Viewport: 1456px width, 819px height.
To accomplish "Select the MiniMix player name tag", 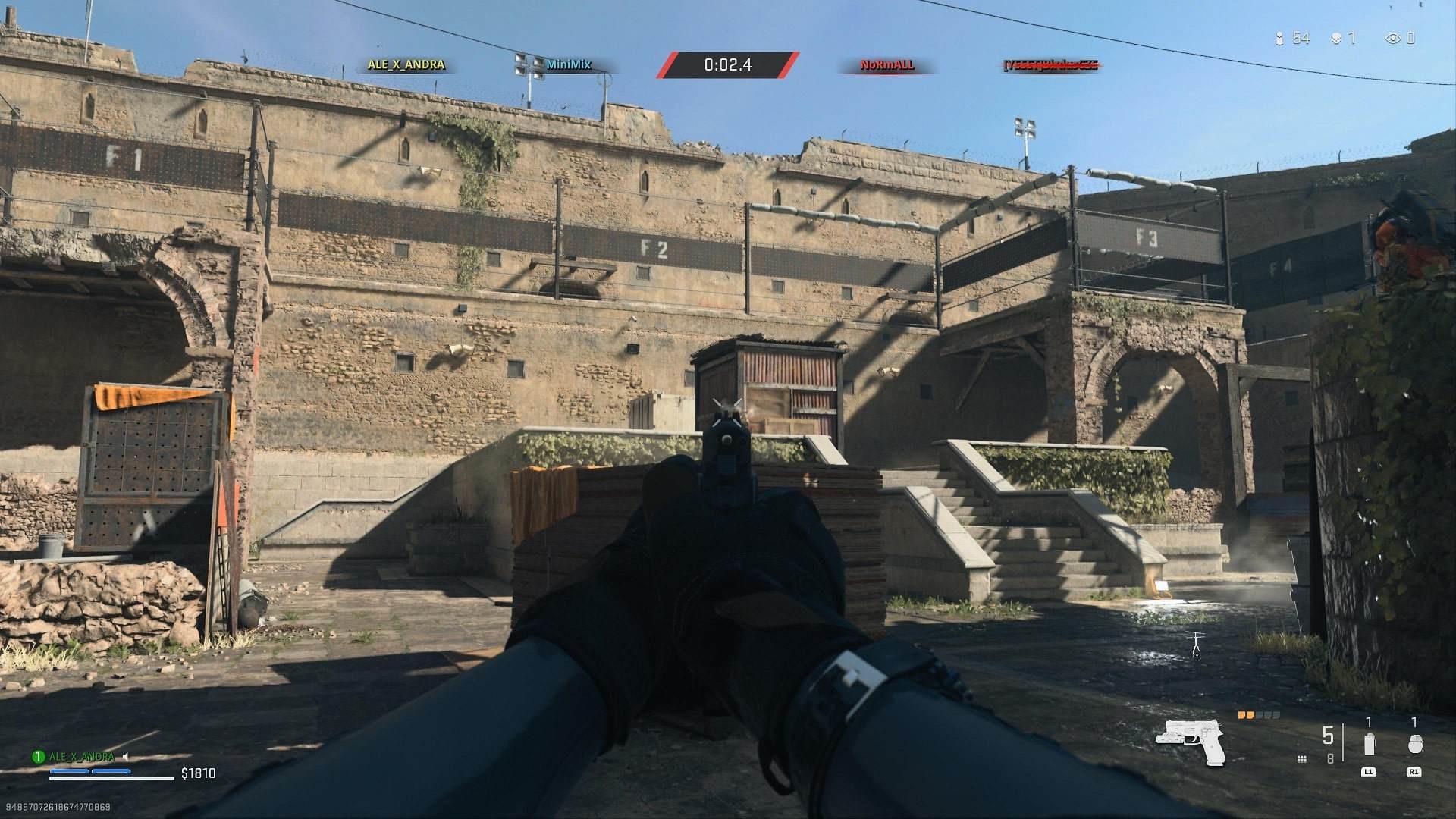I will click(568, 64).
